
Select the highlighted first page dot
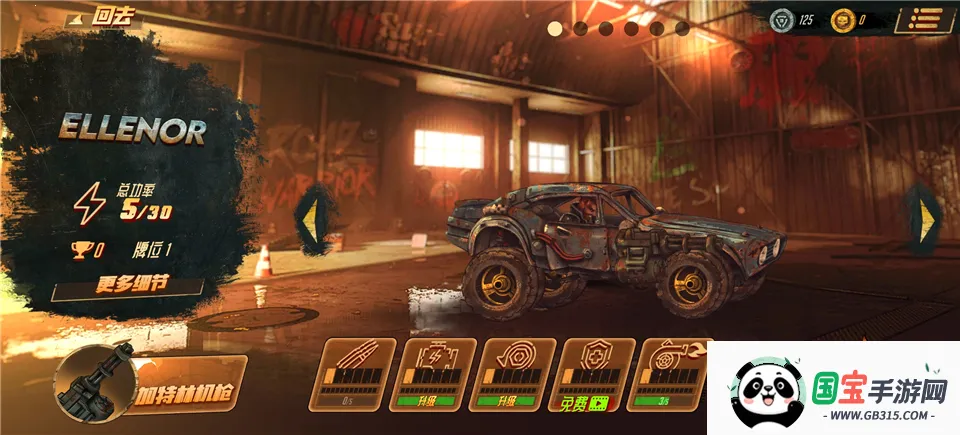[555, 28]
